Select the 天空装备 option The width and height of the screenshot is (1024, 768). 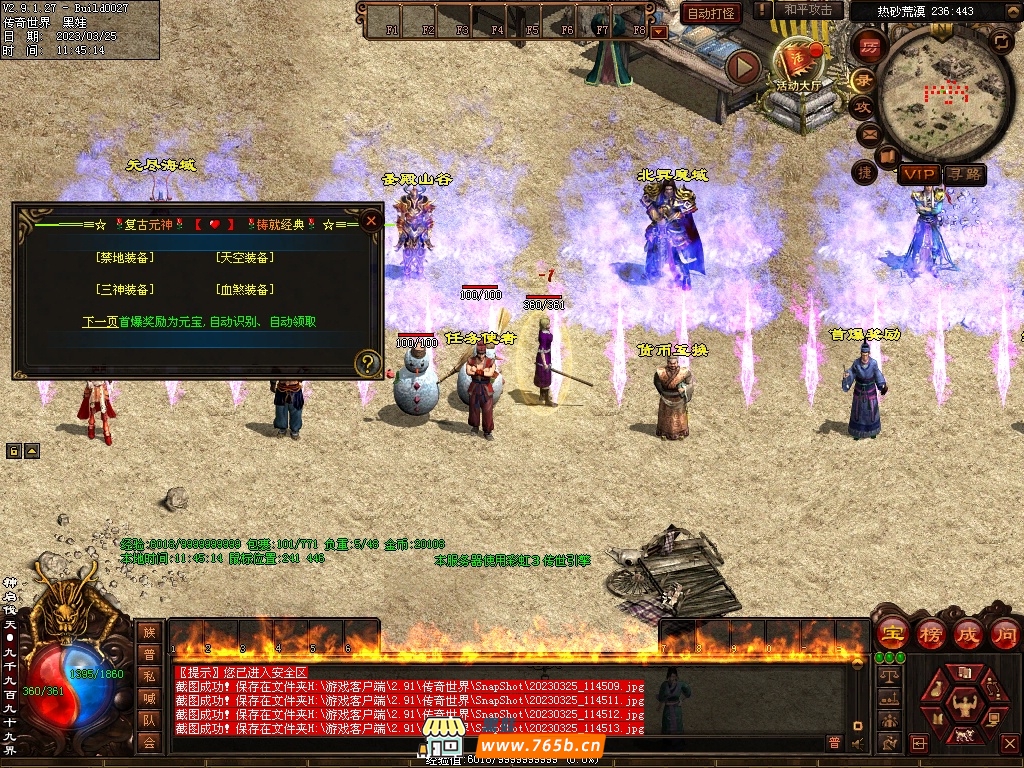click(244, 258)
